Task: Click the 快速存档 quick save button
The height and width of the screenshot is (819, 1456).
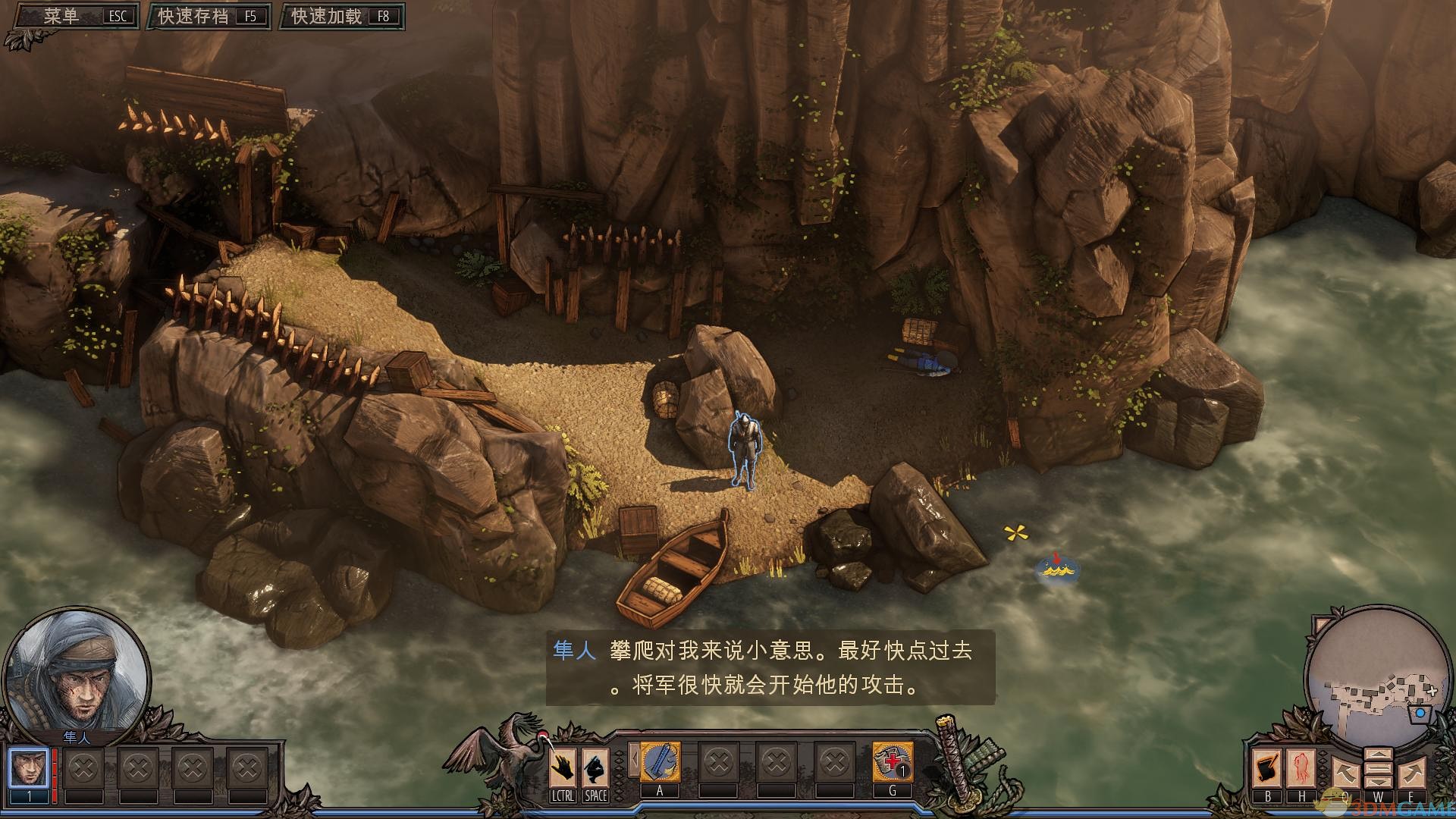Action: [209, 17]
